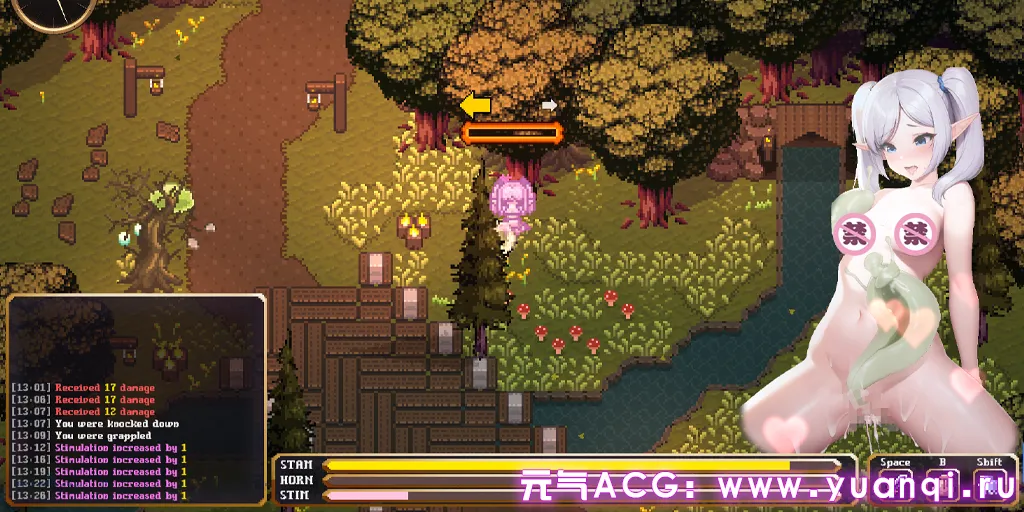Select the action slot labeled Space
This screenshot has height=512, width=1024.
pyautogui.click(x=895, y=483)
